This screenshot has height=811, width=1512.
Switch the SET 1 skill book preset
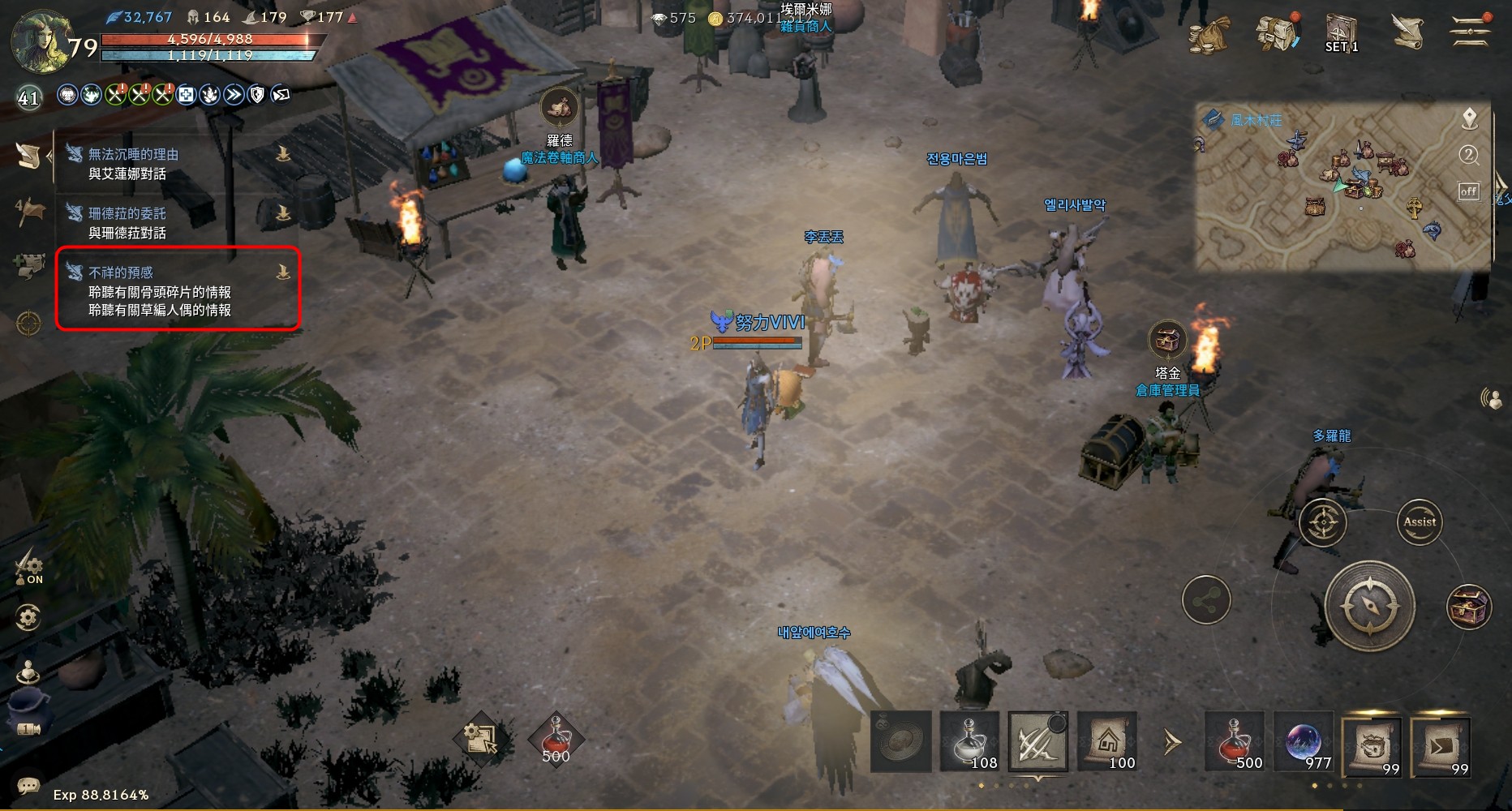pyautogui.click(x=1341, y=34)
